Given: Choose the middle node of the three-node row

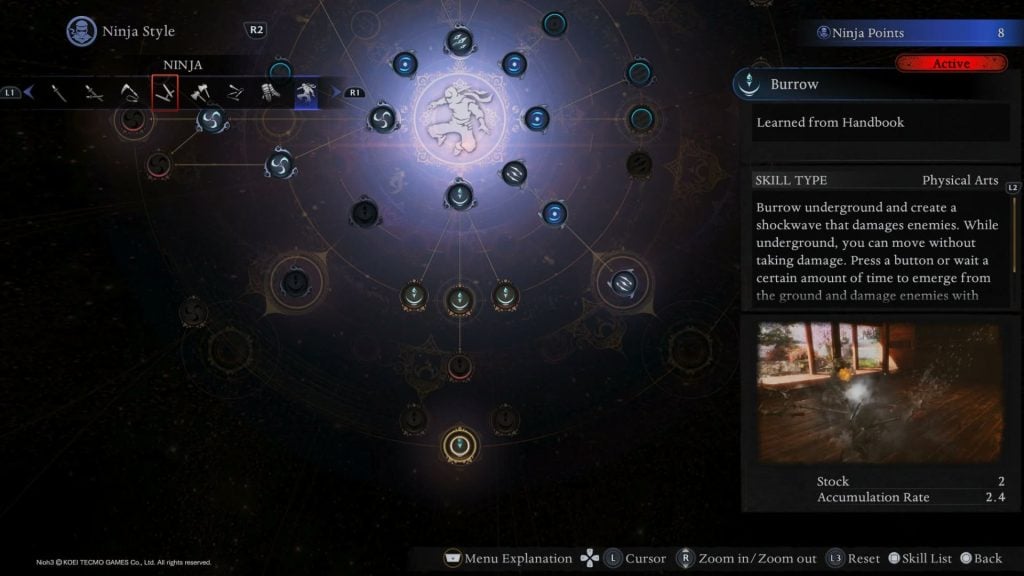Looking at the screenshot, I should pyautogui.click(x=460, y=297).
